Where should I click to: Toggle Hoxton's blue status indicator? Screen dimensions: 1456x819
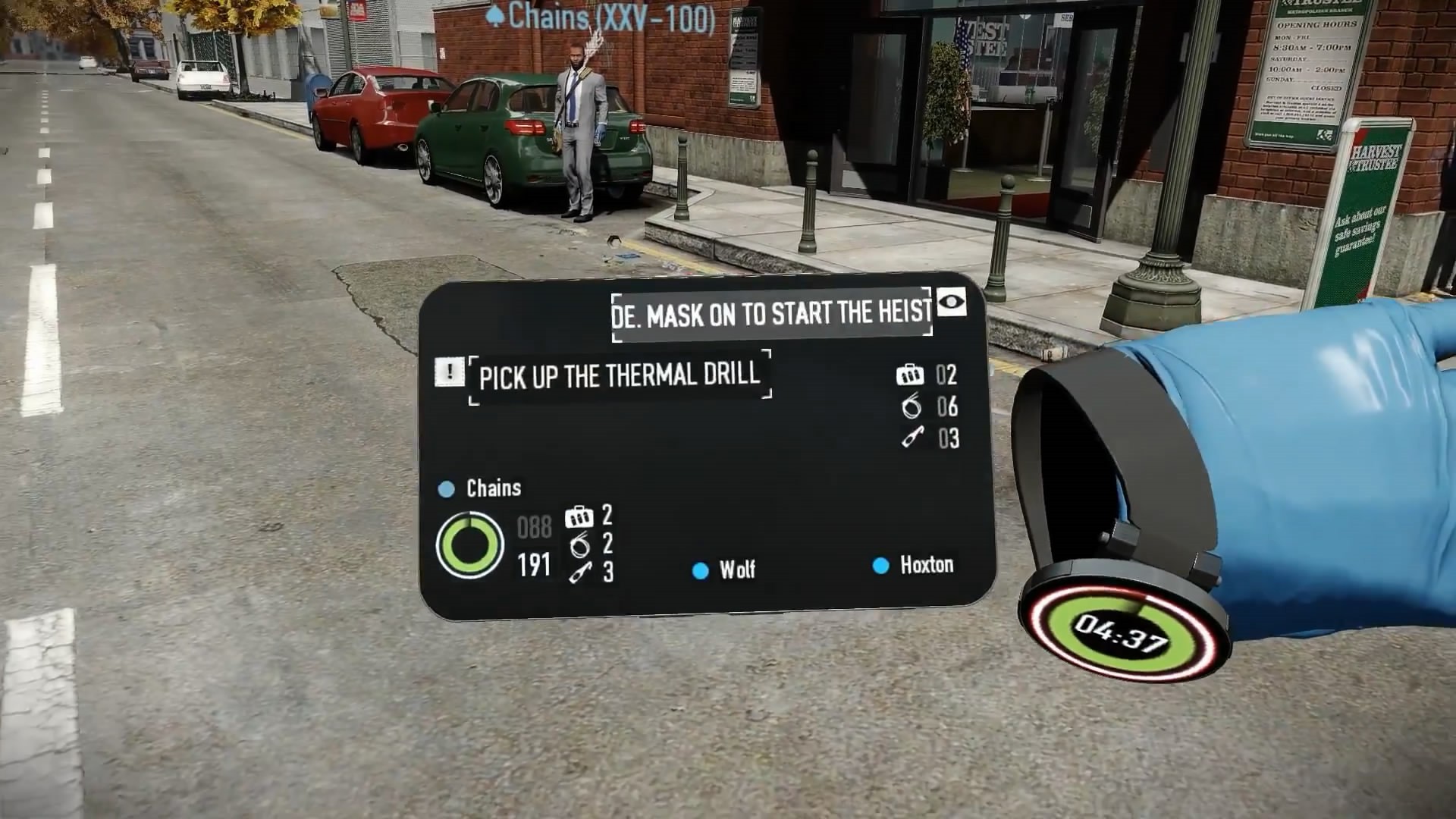880,564
